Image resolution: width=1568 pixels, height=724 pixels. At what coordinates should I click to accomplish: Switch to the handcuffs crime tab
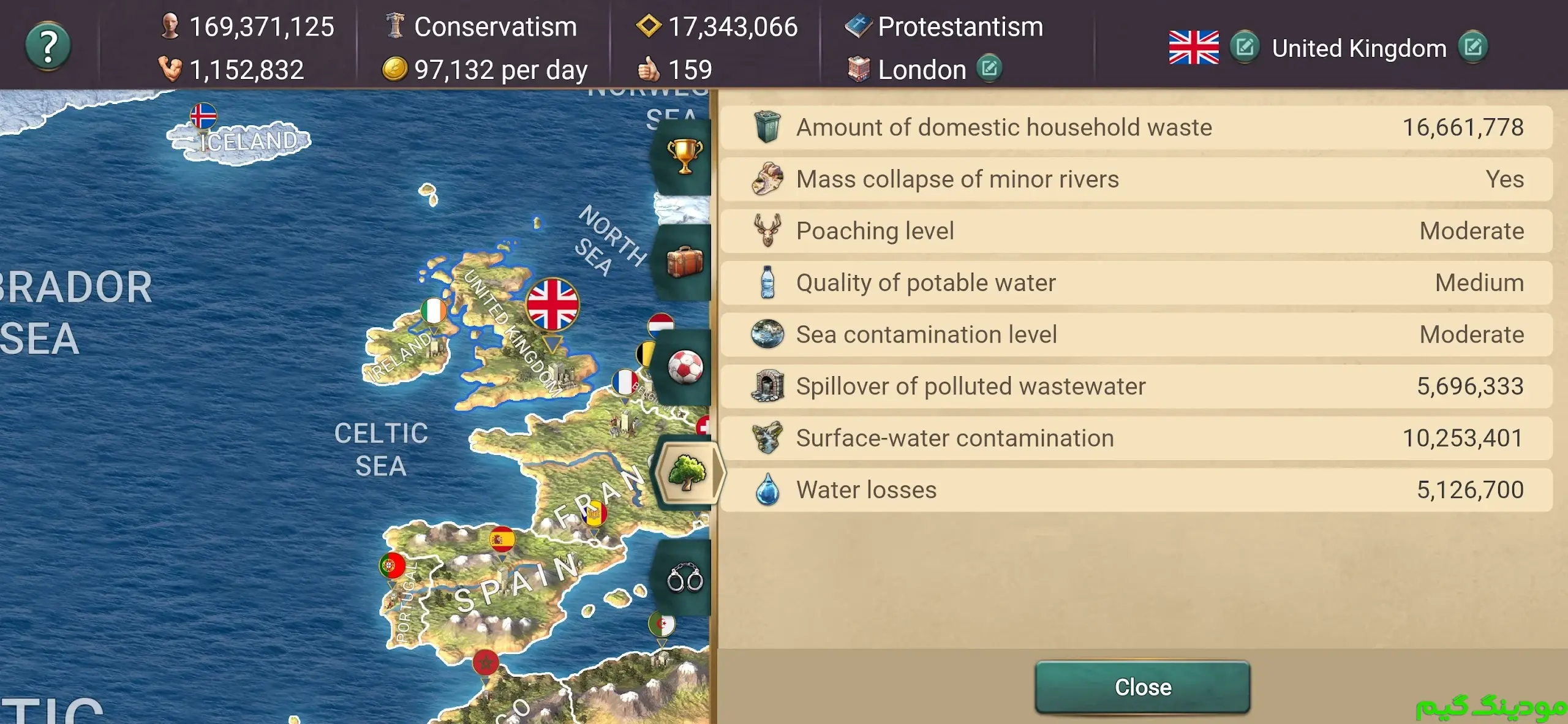click(x=684, y=578)
